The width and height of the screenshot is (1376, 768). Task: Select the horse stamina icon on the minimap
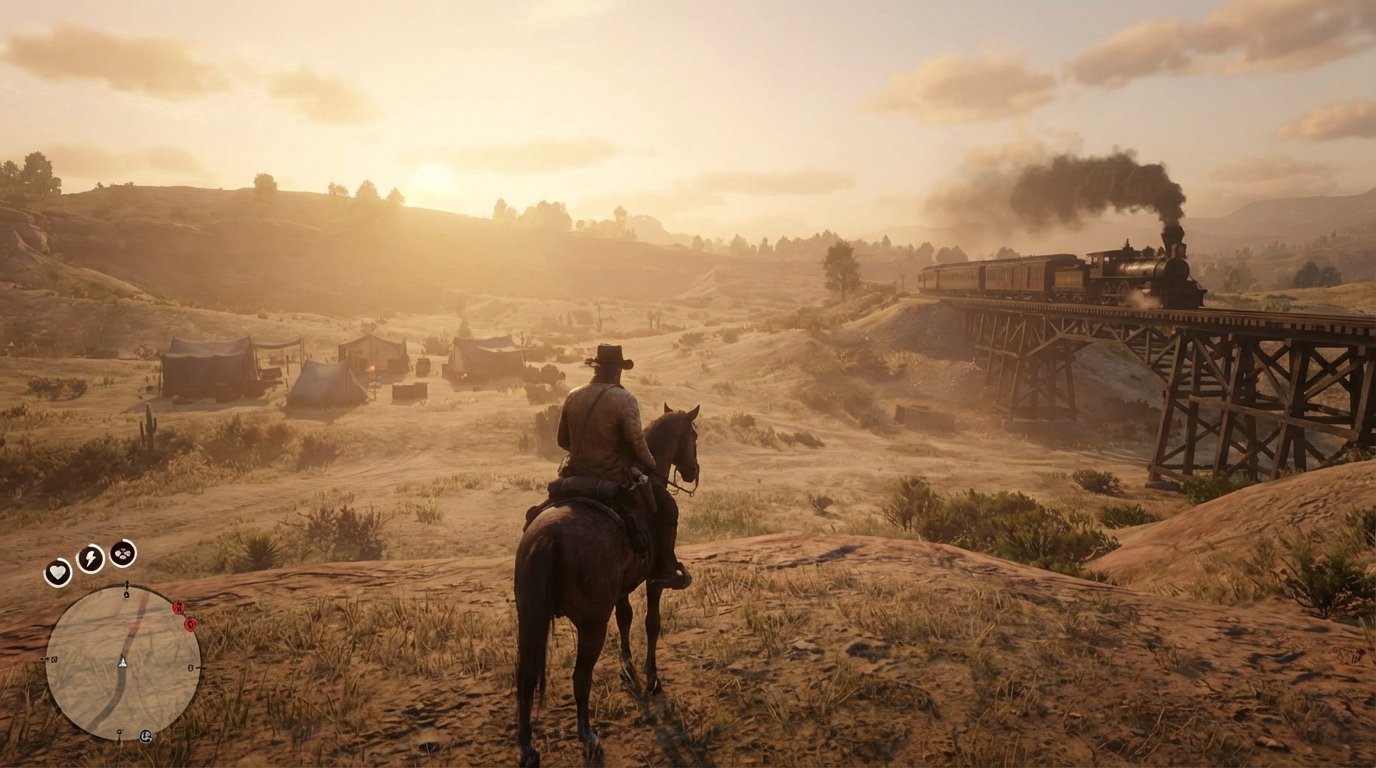coord(146,736)
